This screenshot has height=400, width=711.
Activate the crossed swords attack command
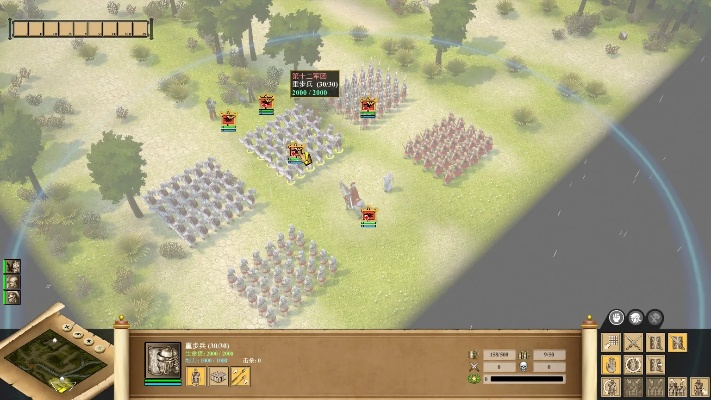click(x=633, y=343)
